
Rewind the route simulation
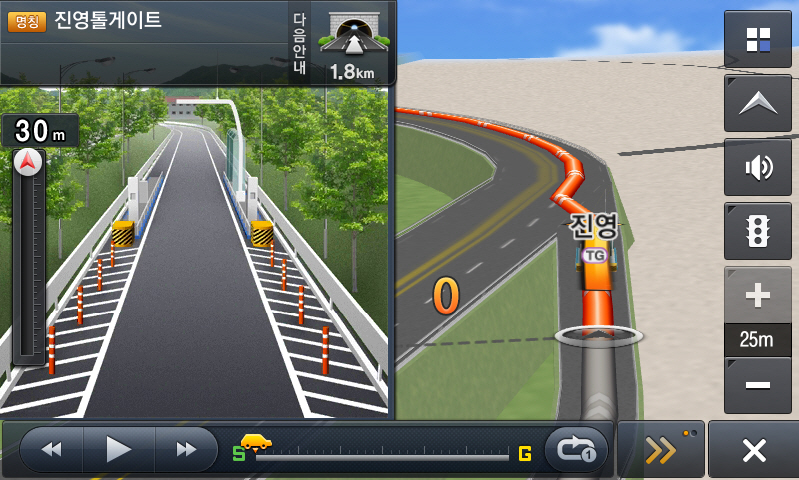[52, 449]
